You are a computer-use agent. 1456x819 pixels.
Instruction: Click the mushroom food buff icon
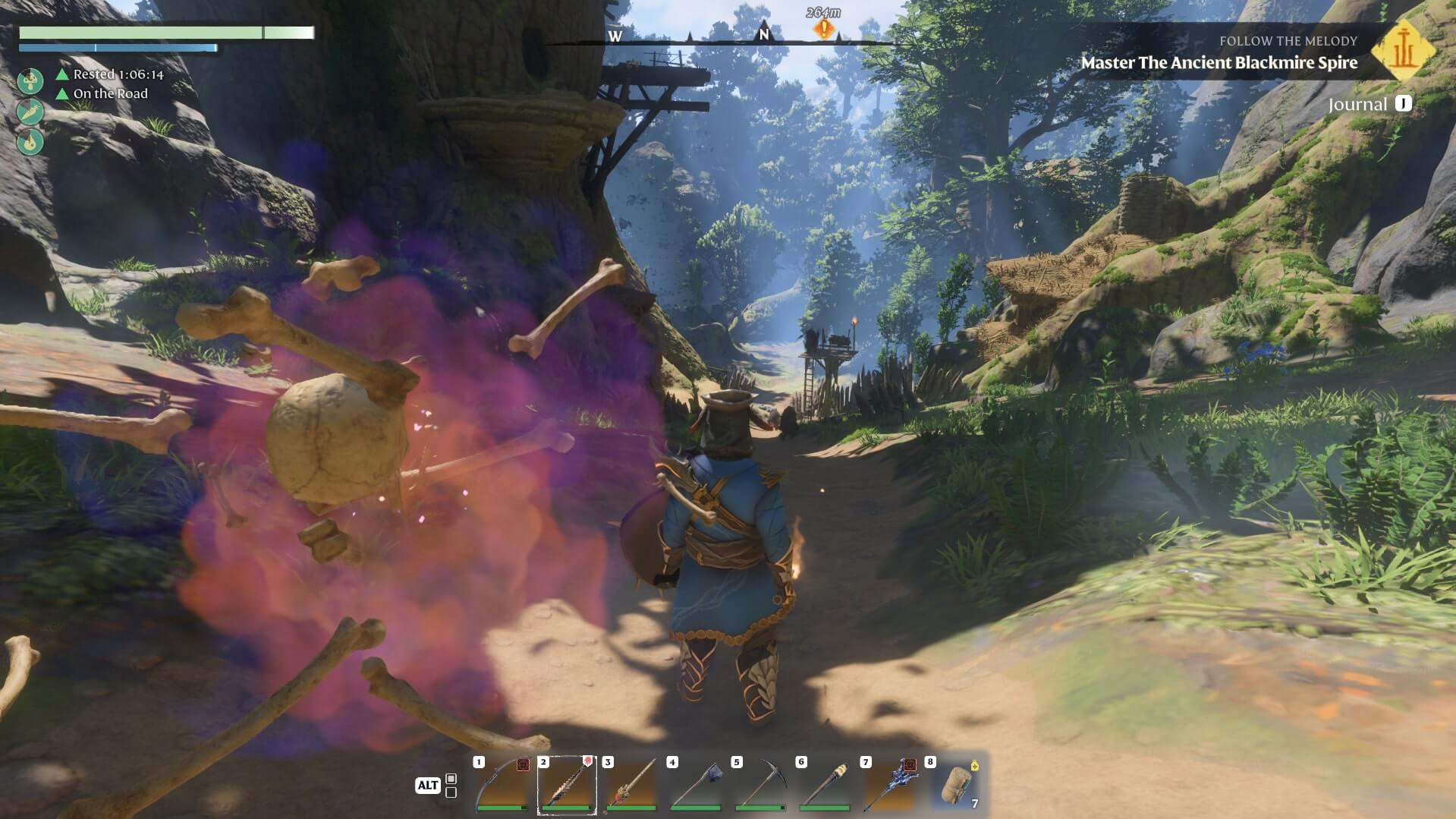(x=30, y=80)
